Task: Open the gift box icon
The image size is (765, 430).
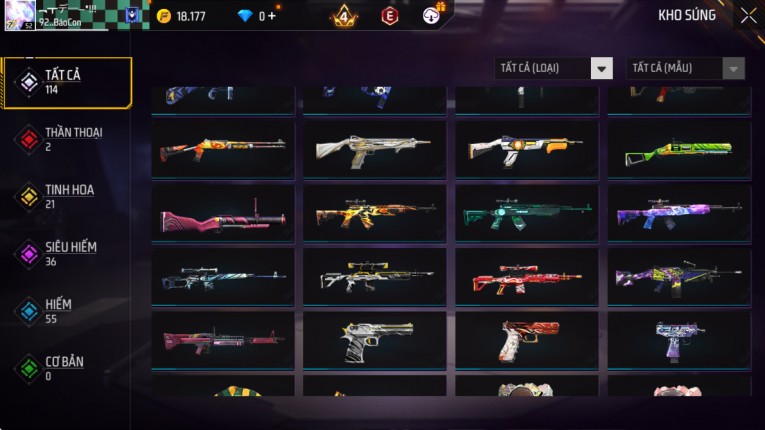Action: (433, 15)
